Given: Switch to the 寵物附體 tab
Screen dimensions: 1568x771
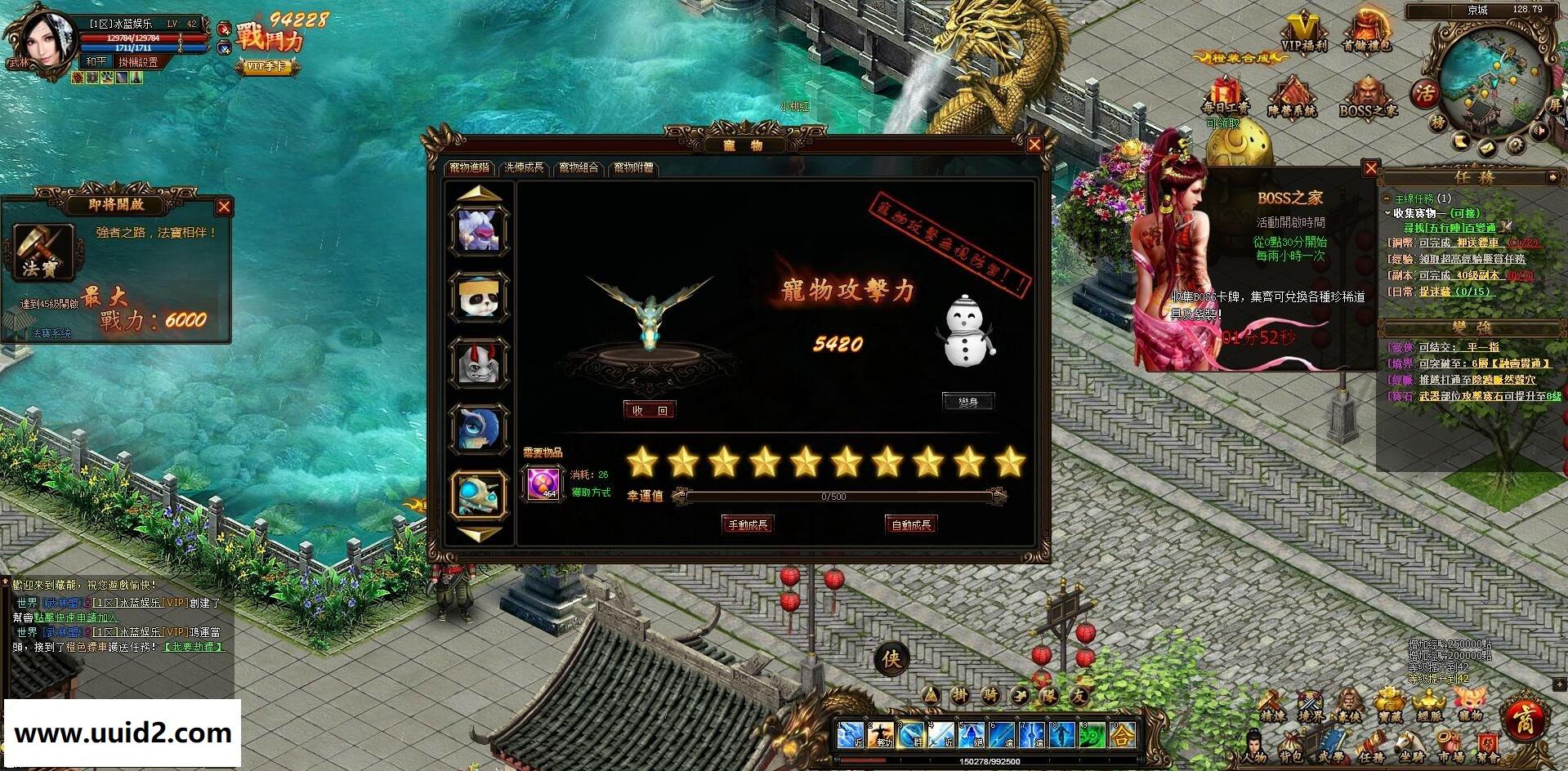Looking at the screenshot, I should click(635, 167).
